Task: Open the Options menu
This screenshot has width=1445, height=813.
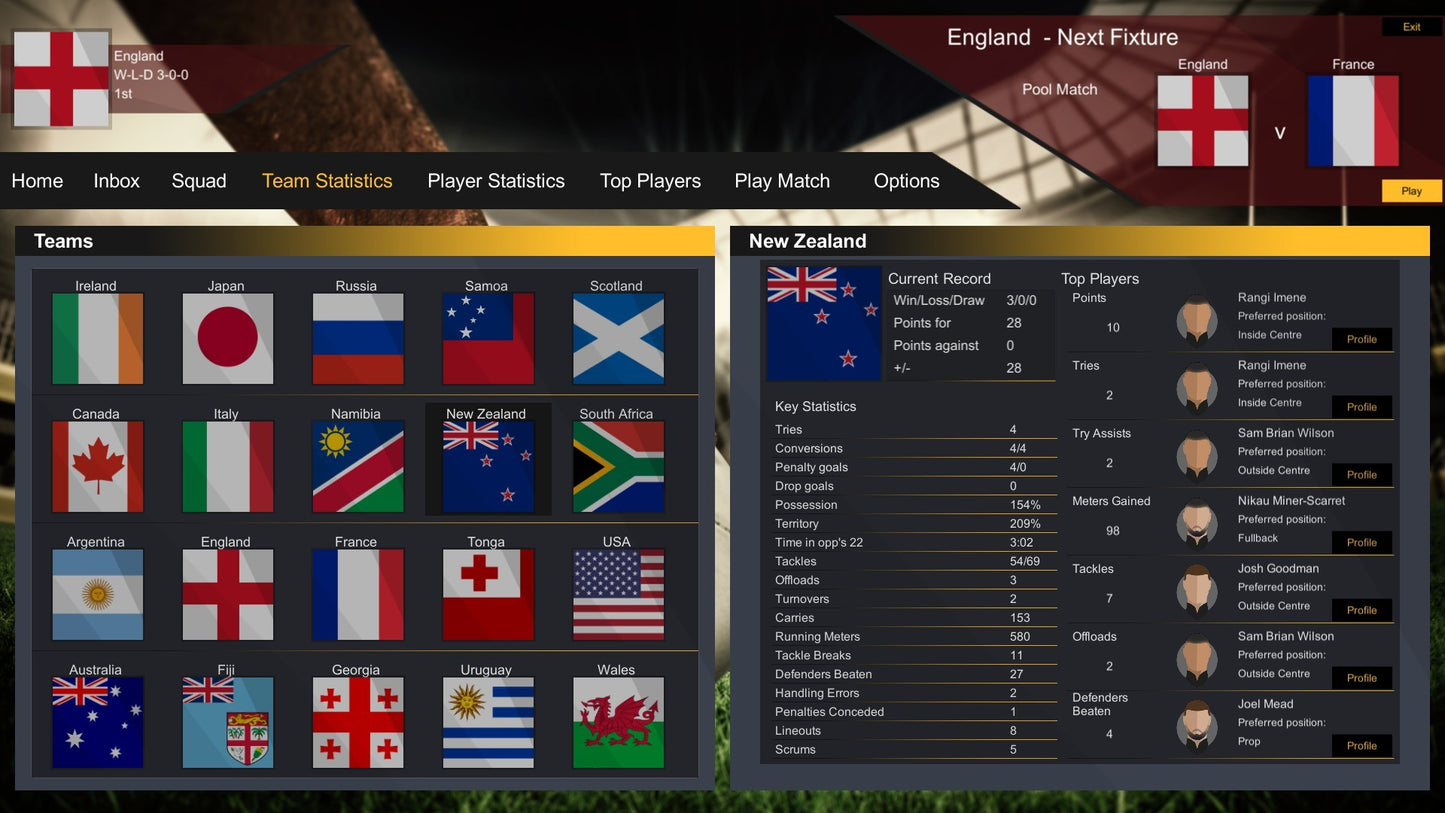Action: tap(906, 181)
